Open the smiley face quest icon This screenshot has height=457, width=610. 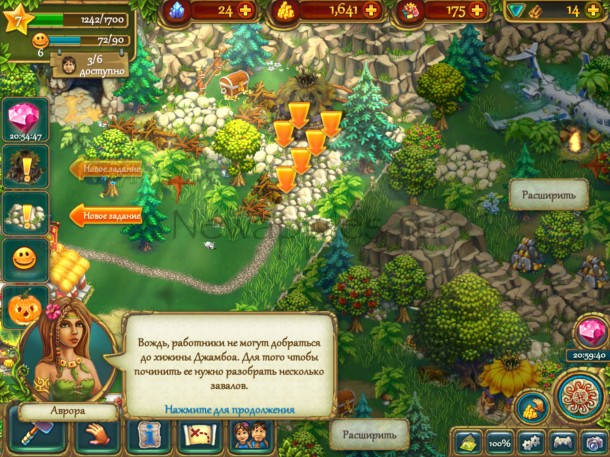[x=22, y=259]
